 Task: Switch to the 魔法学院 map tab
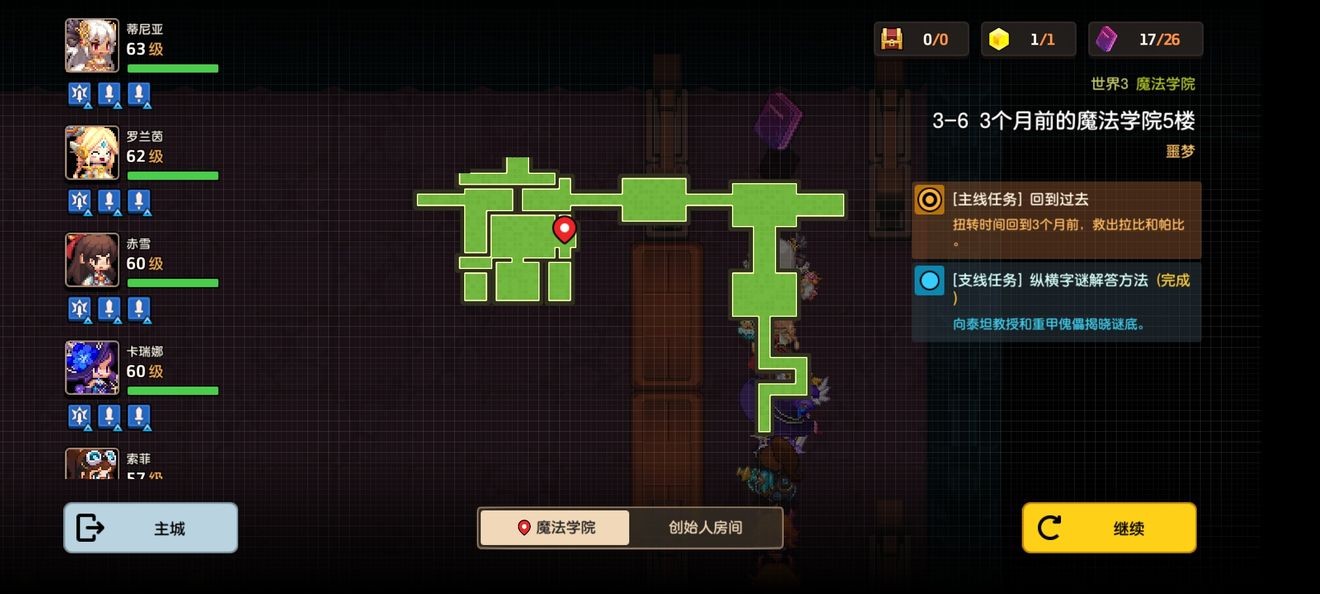click(555, 527)
